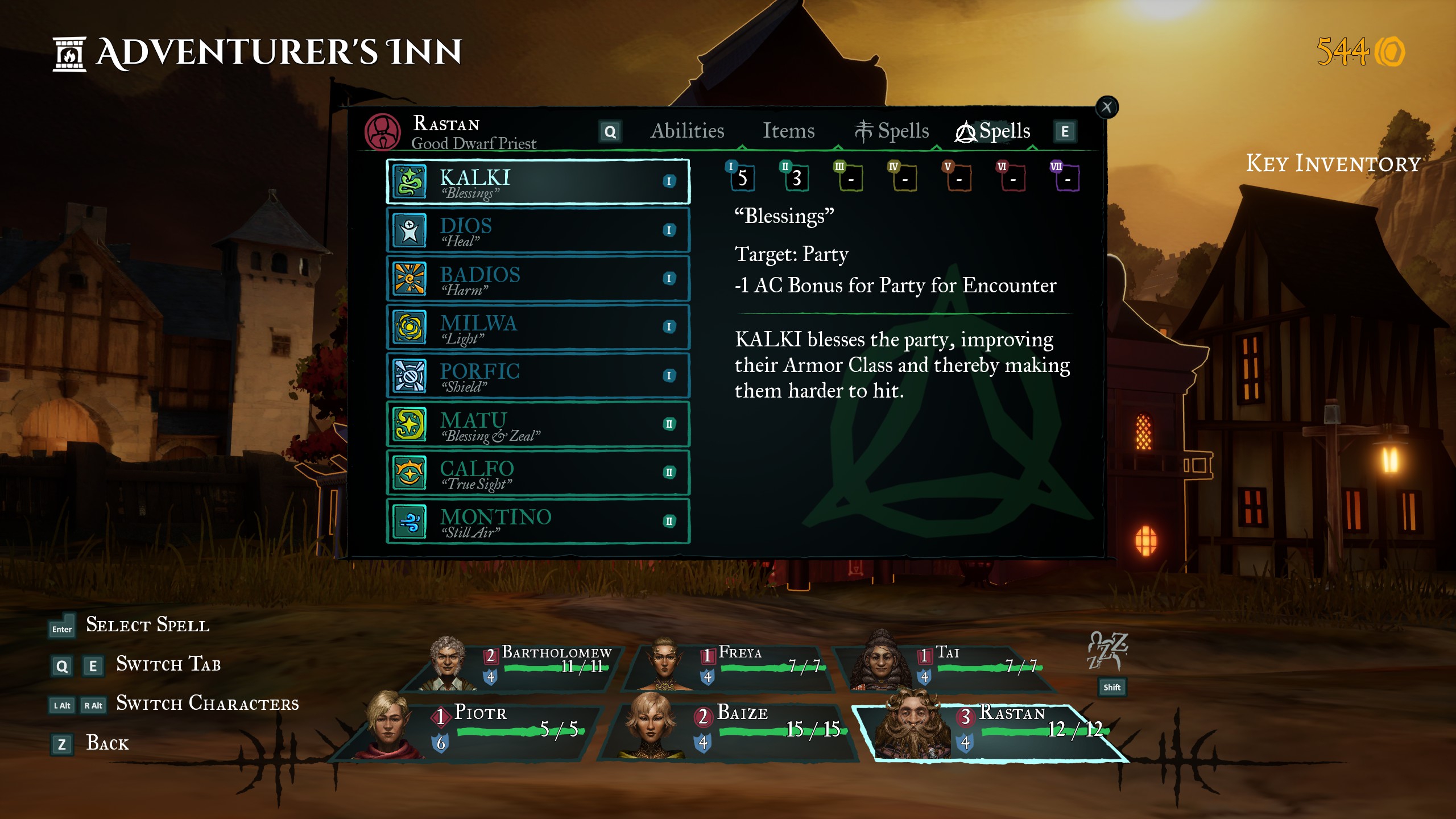Screen dimensions: 1456x819
Task: Switch to the mage Spells tab
Action: [892, 131]
